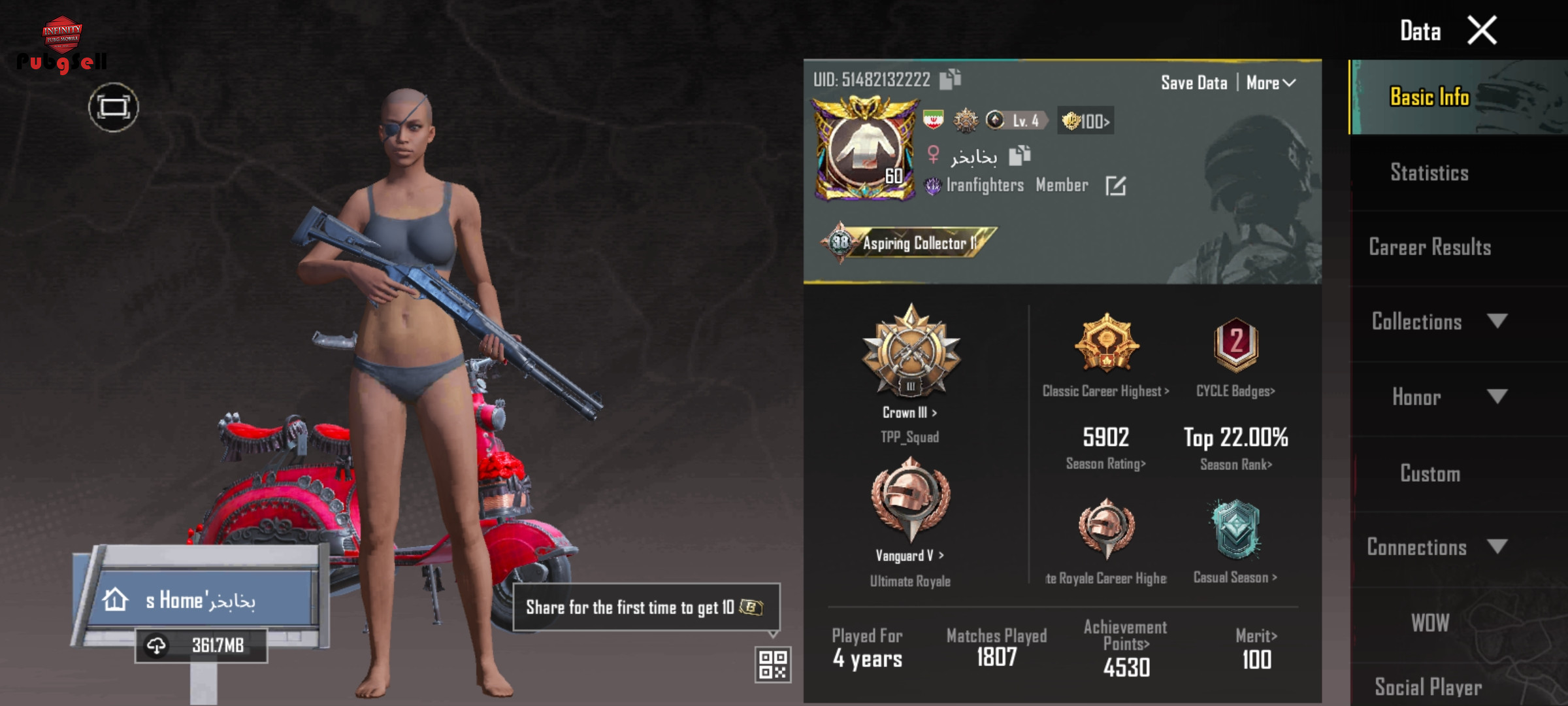Viewport: 1568px width, 706px height.
Task: Expand the Connections section
Action: coord(1437,547)
